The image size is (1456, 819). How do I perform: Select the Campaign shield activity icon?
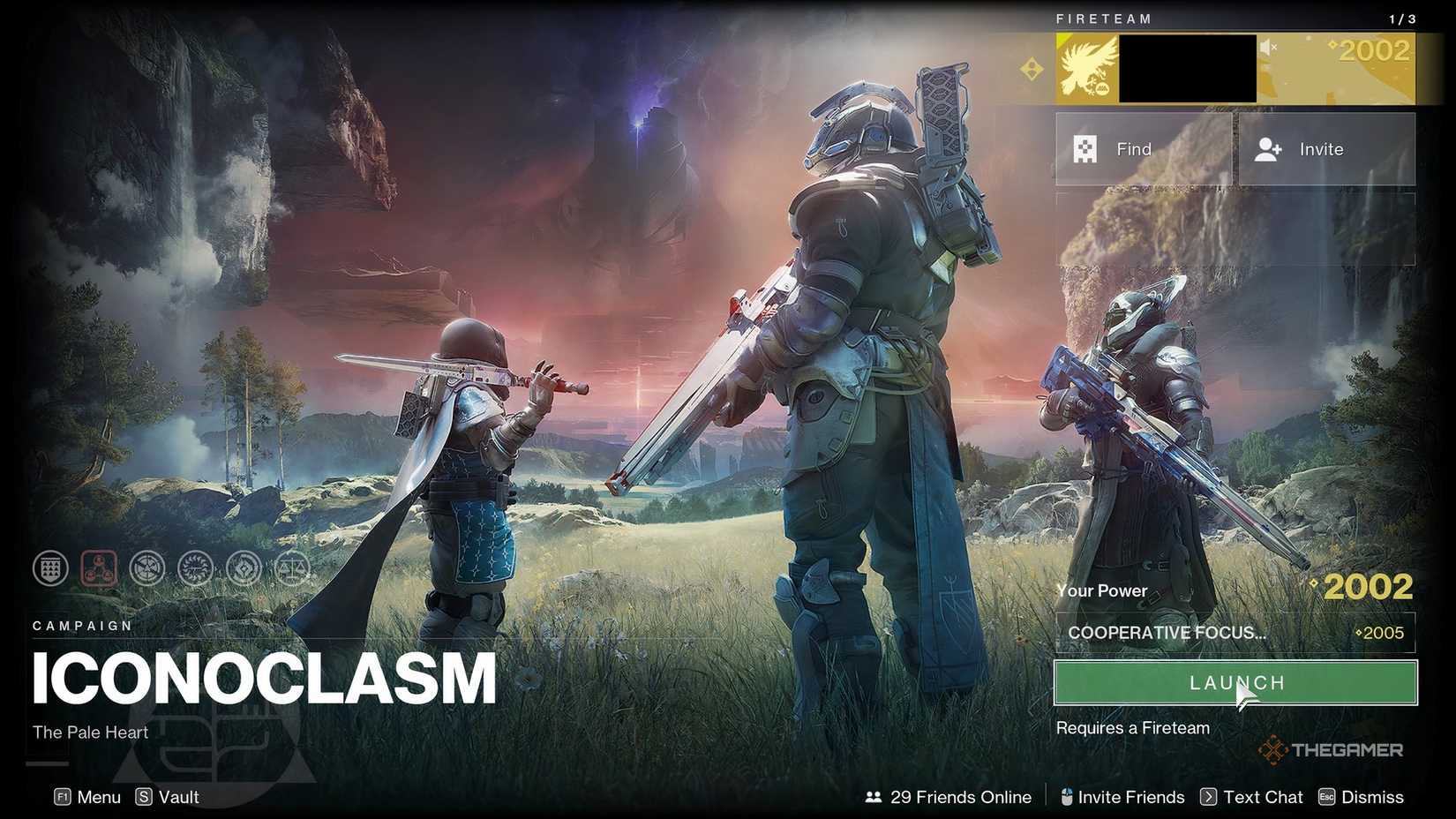coord(50,568)
